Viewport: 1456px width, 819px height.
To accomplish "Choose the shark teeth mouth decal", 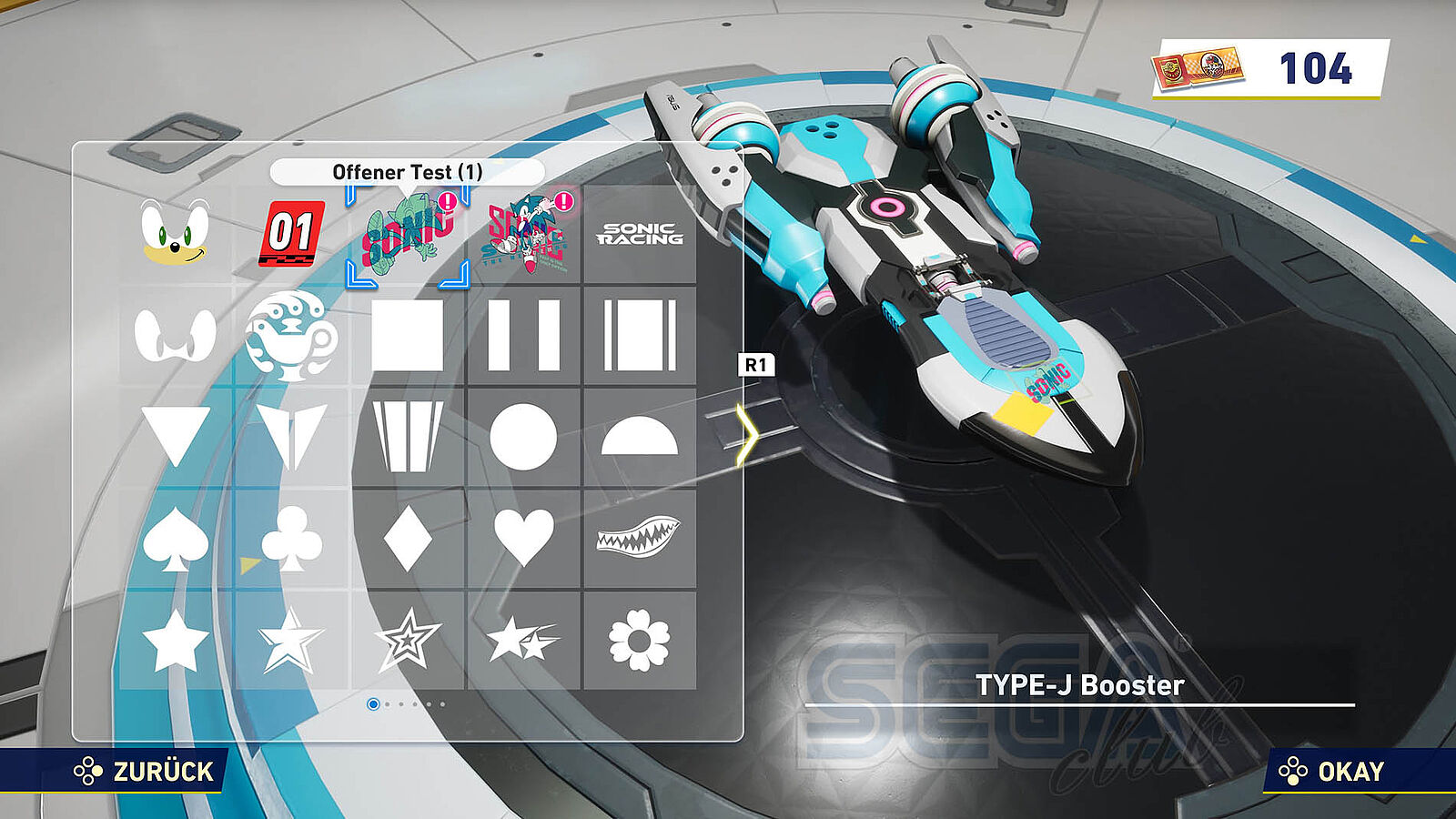I will [640, 536].
